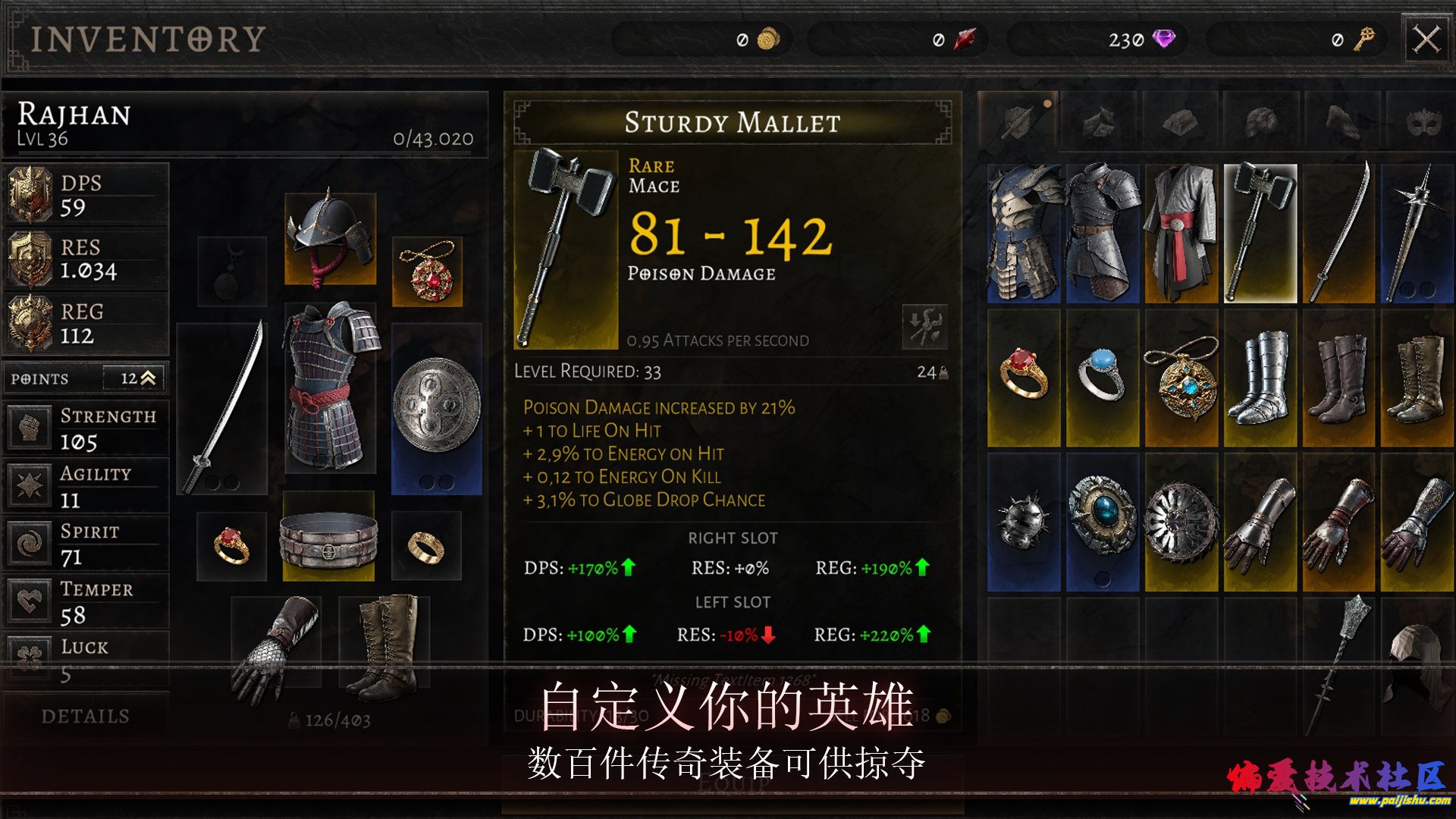The width and height of the screenshot is (1456, 819).
Task: Click the hammer icon in item panel
Action: click(x=924, y=327)
